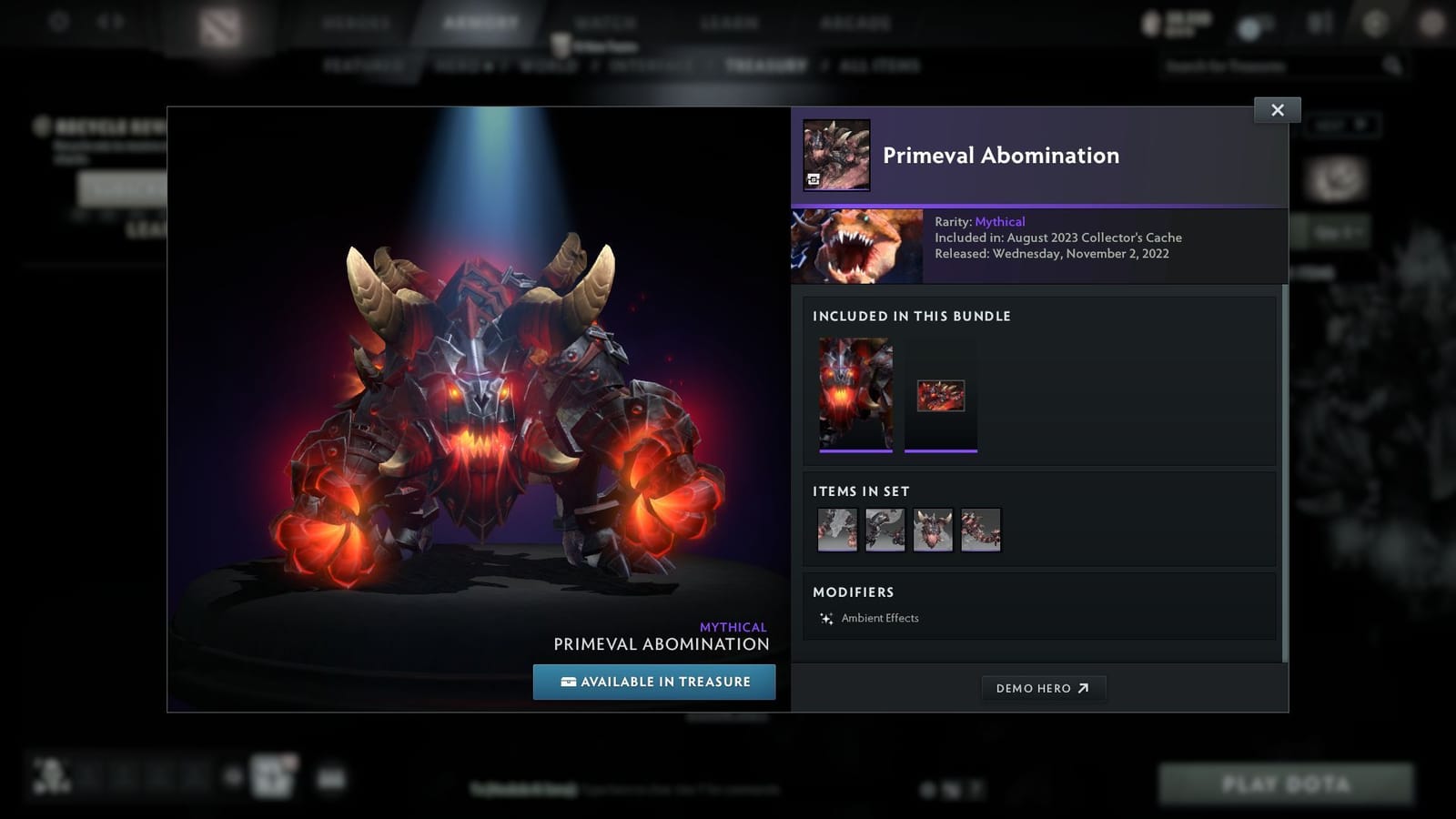This screenshot has width=1456, height=819.
Task: Open the All Items category
Action: click(x=878, y=65)
